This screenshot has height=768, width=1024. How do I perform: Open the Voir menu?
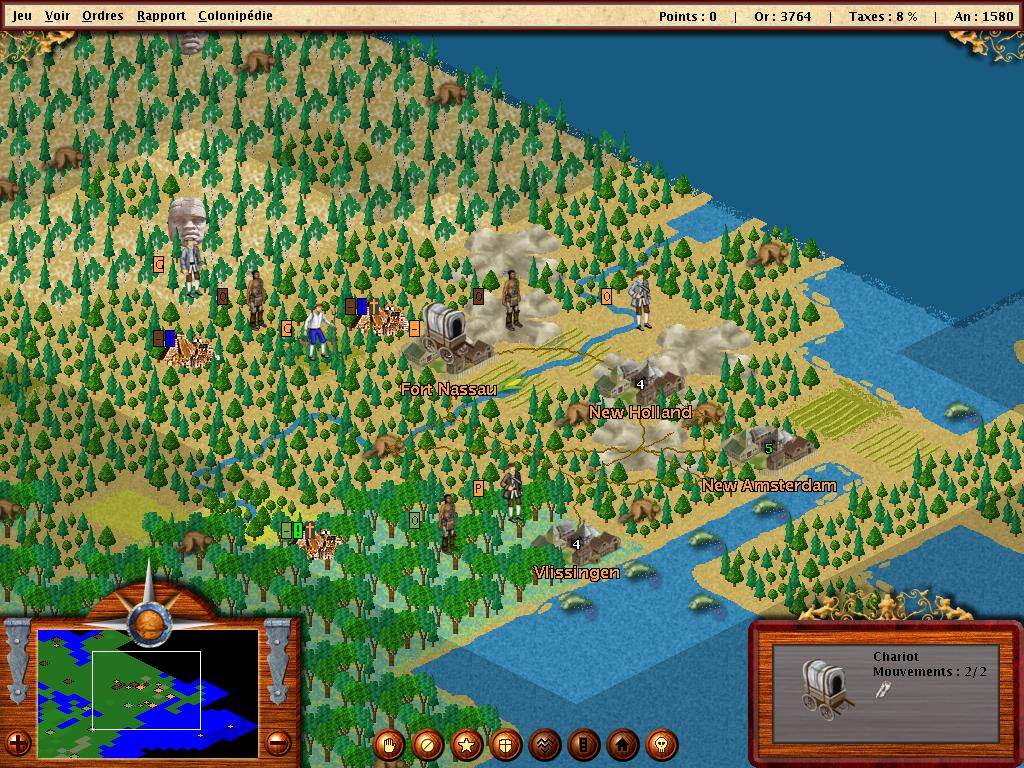coord(58,16)
